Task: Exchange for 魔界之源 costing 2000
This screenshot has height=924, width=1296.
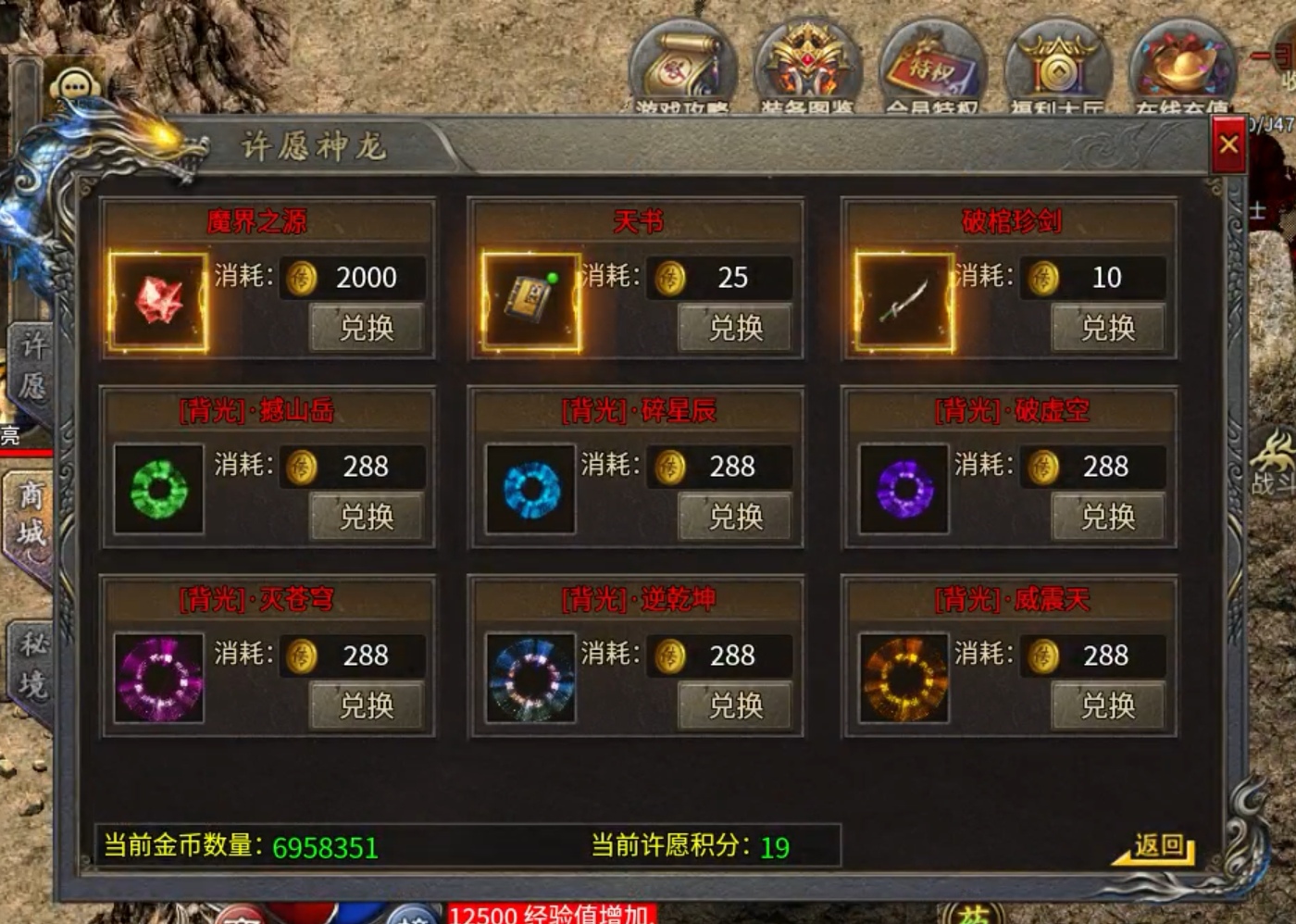Action: tap(367, 328)
